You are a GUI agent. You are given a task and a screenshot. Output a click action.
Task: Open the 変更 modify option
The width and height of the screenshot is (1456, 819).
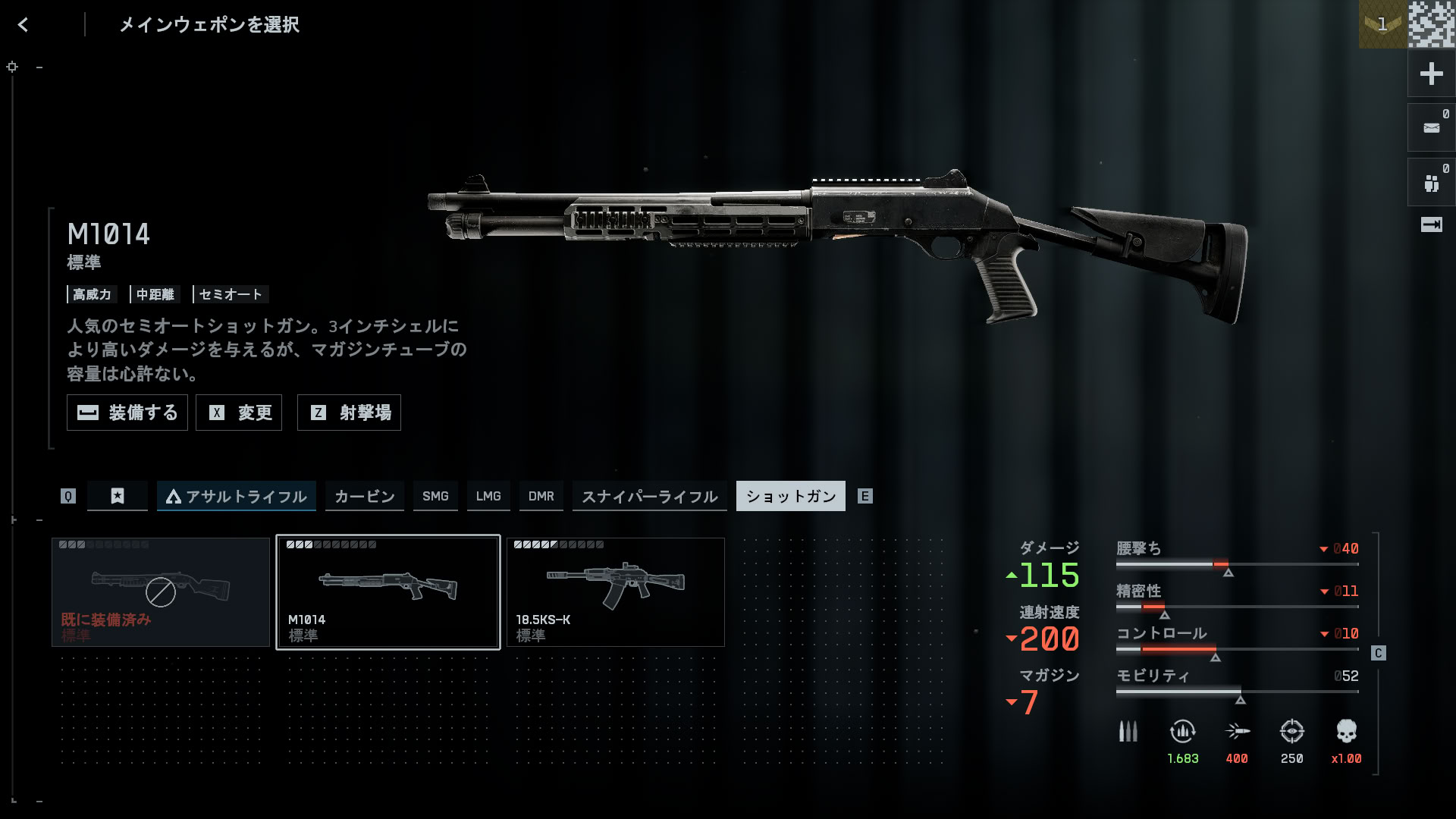pos(239,413)
